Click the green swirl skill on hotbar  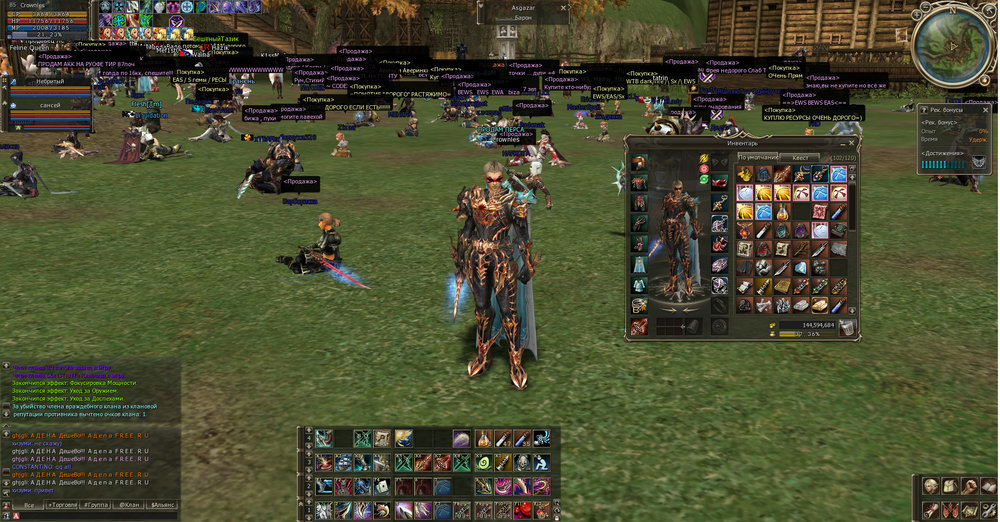click(482, 463)
